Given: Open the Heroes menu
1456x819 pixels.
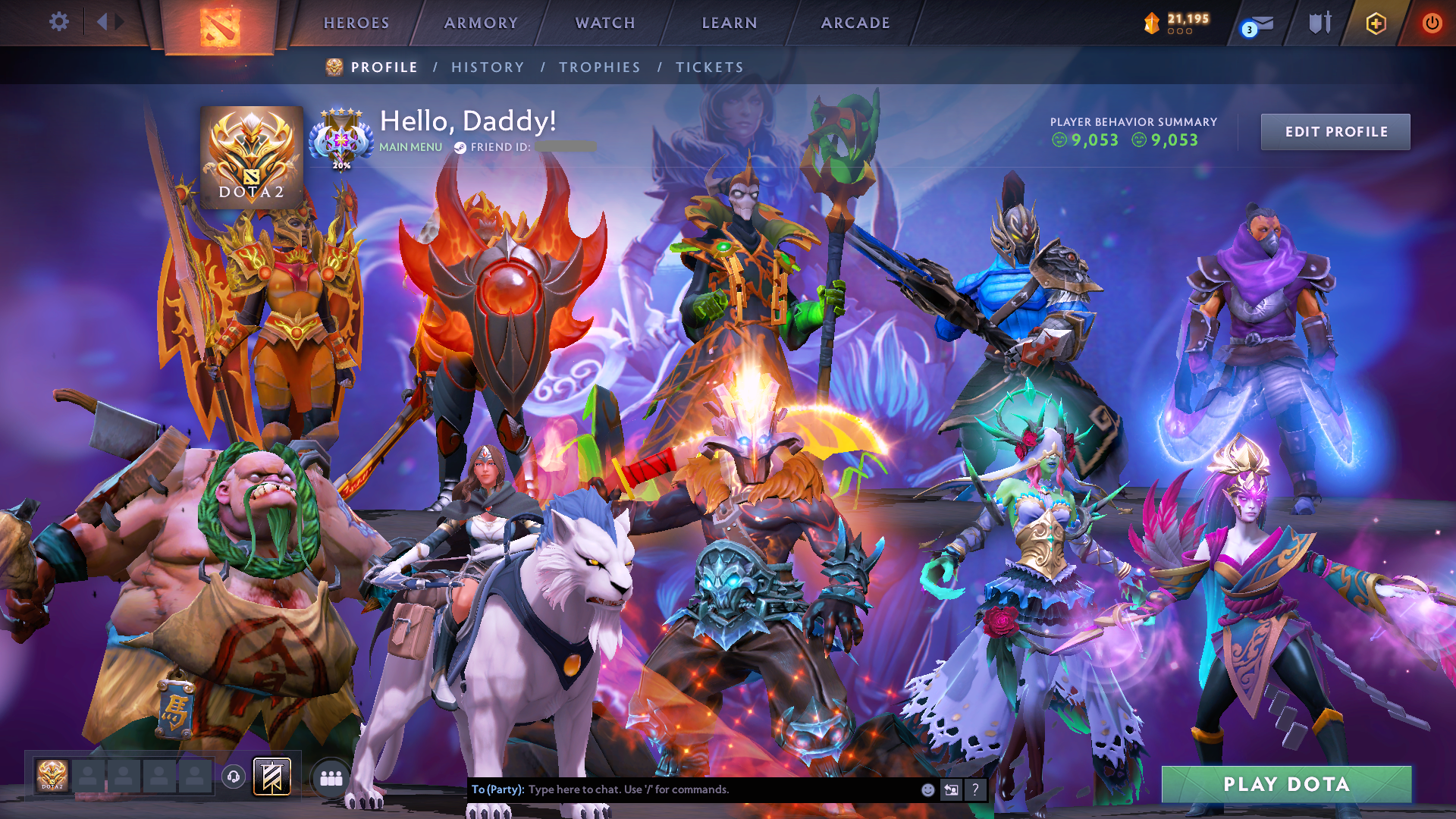Looking at the screenshot, I should pyautogui.click(x=356, y=23).
